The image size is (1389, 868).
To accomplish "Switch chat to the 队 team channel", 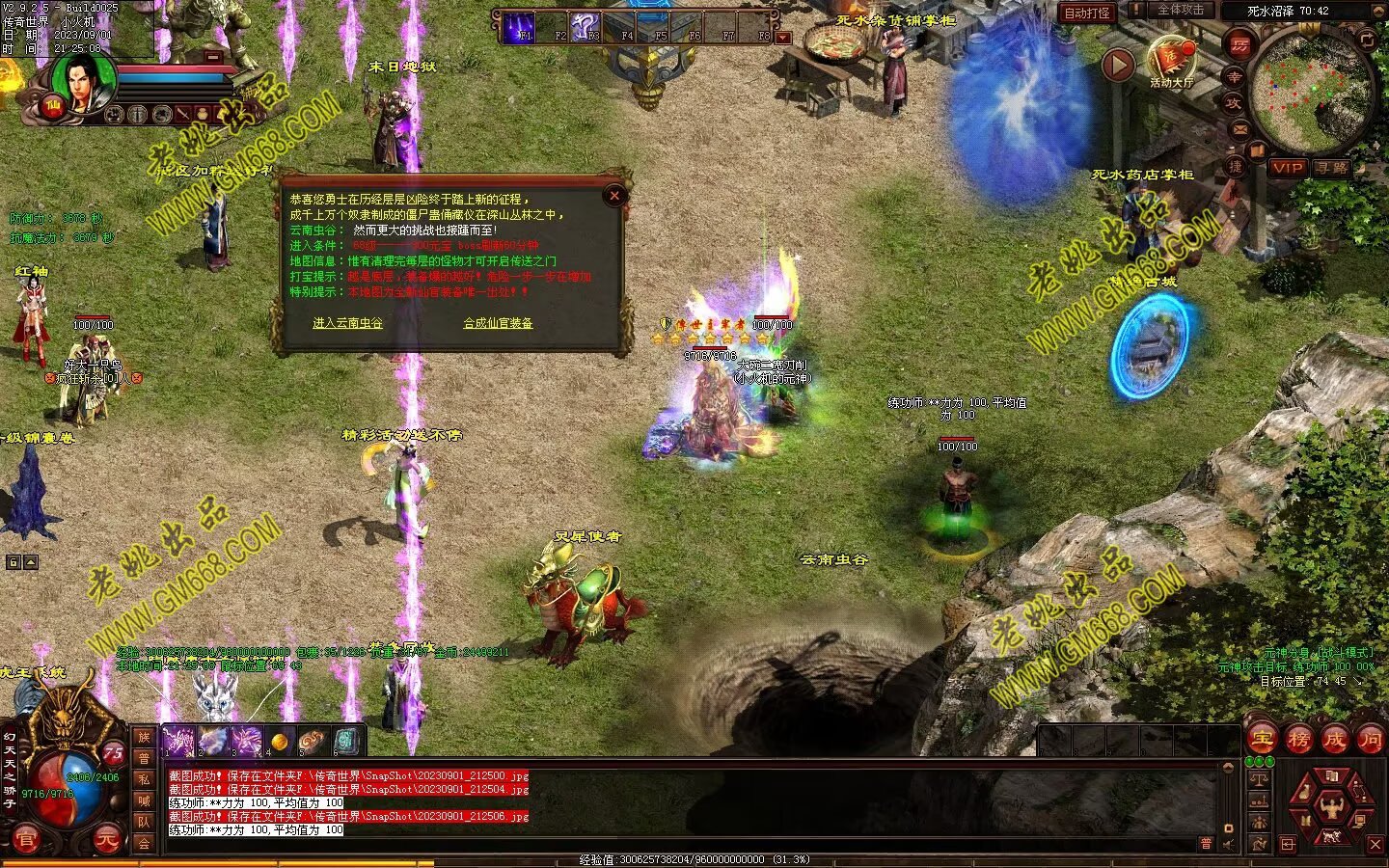I will [x=144, y=822].
